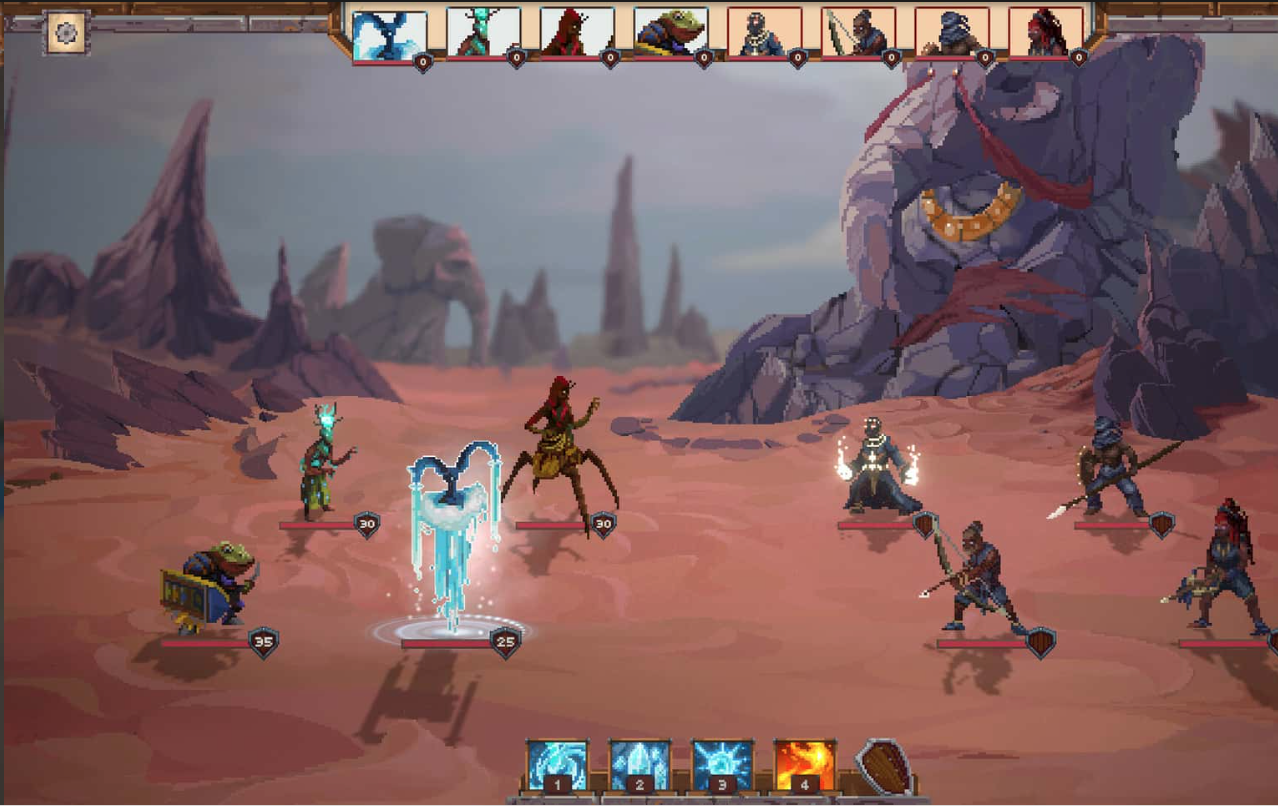Pick the red-hooded spider woman portrait
The image size is (1278, 806).
click(577, 33)
